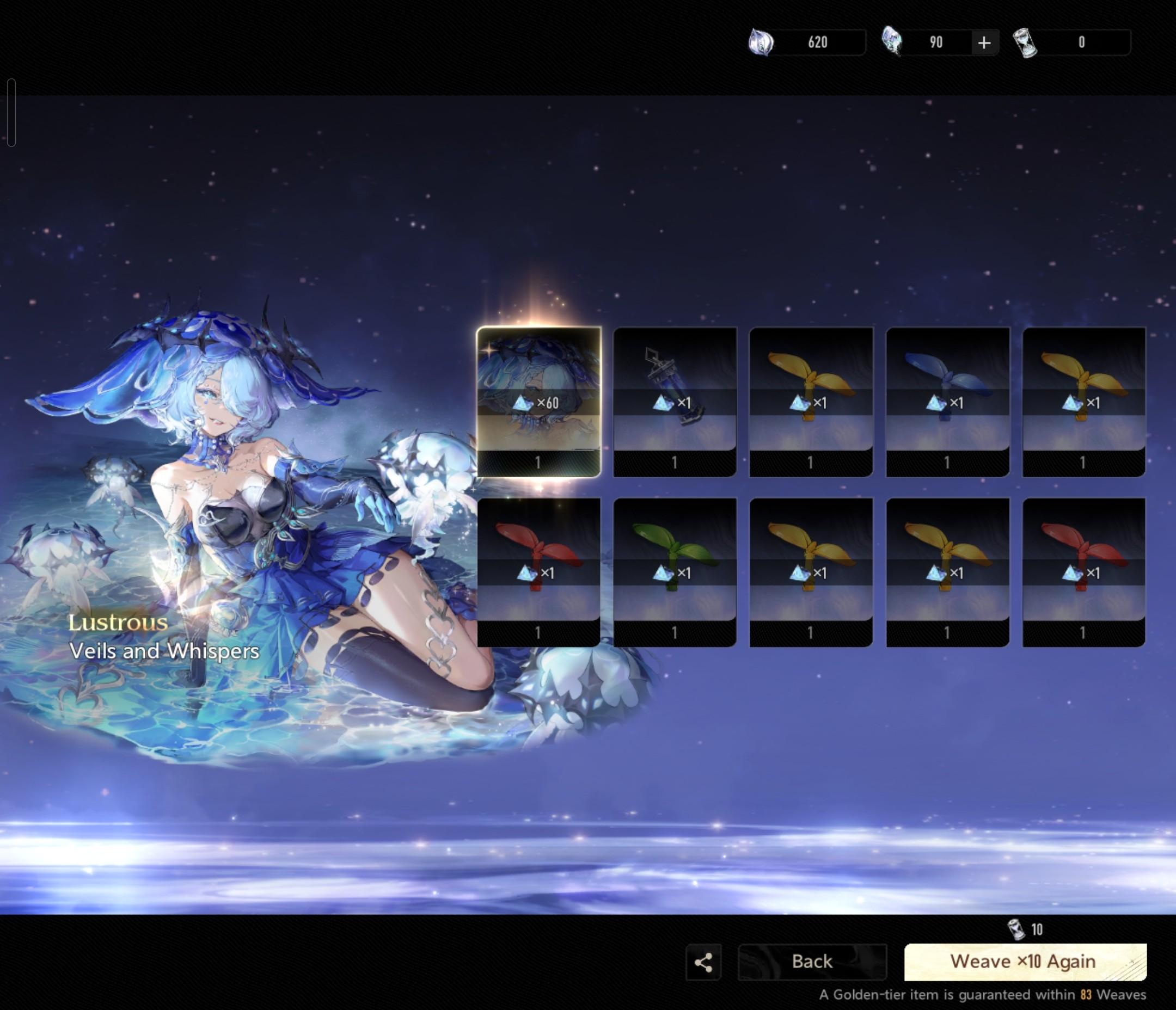Select the golden-tier ×60 result card
1176x1010 pixels.
(x=538, y=402)
